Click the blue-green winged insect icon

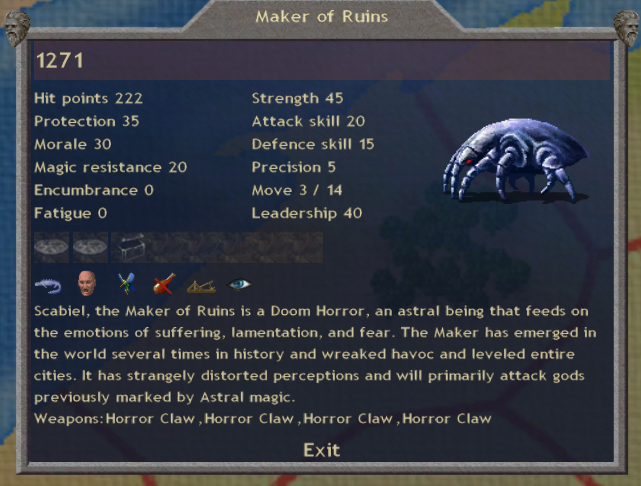[125, 285]
